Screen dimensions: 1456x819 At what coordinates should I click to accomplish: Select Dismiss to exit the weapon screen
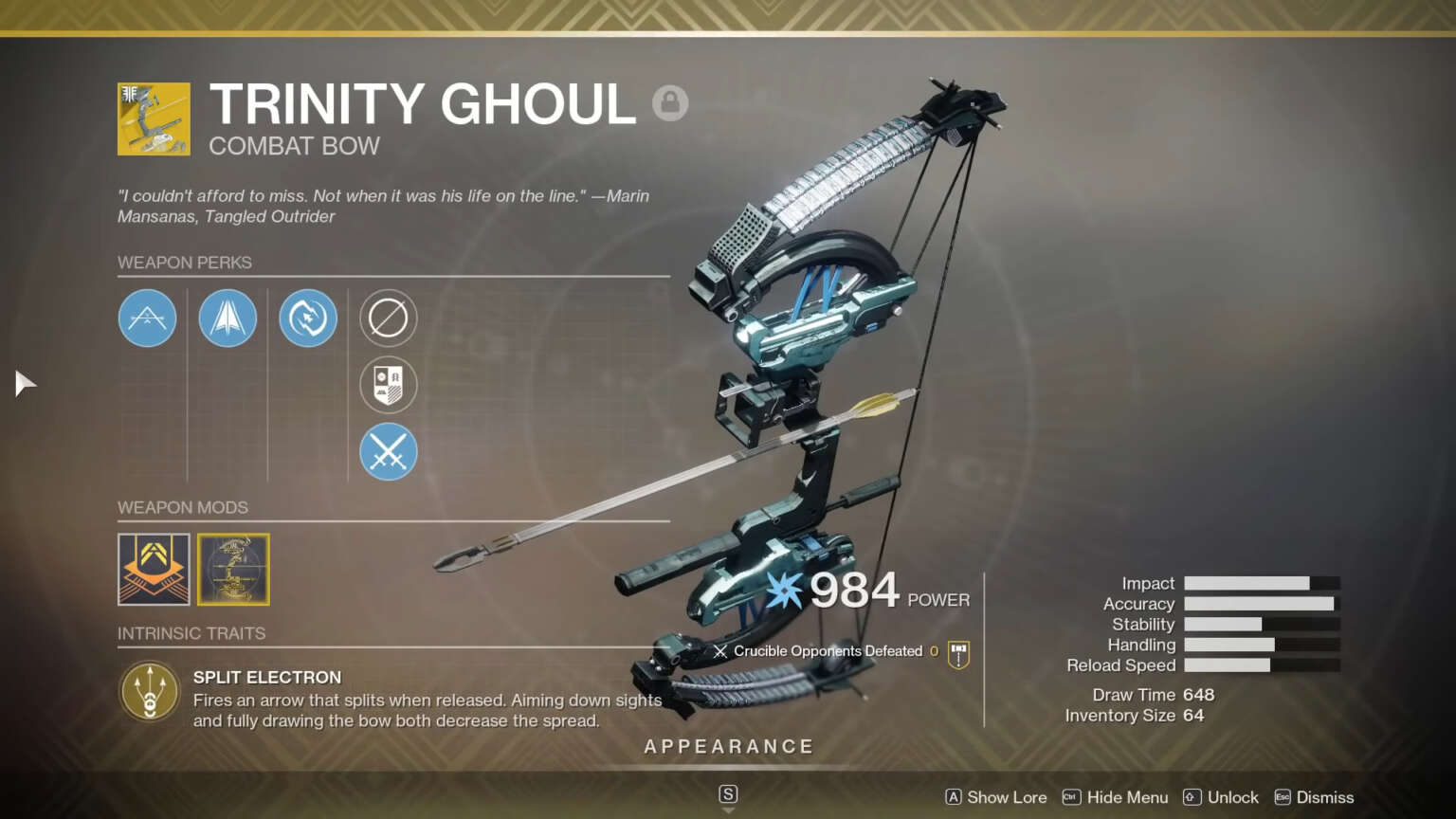pyautogui.click(x=1325, y=797)
